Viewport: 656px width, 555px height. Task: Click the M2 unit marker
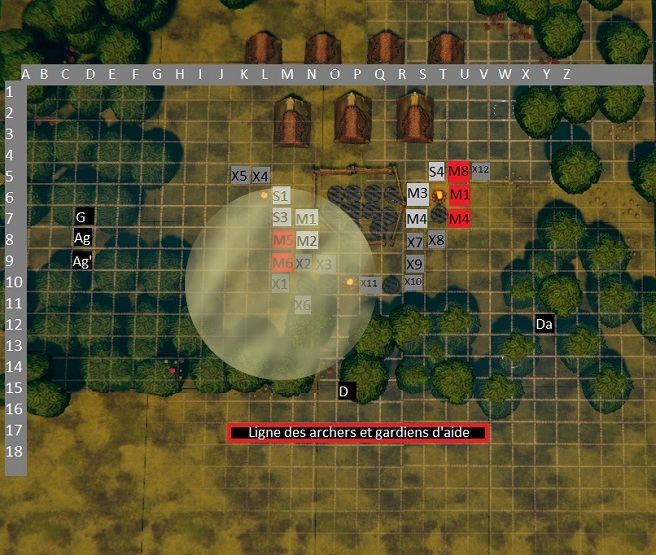point(306,240)
